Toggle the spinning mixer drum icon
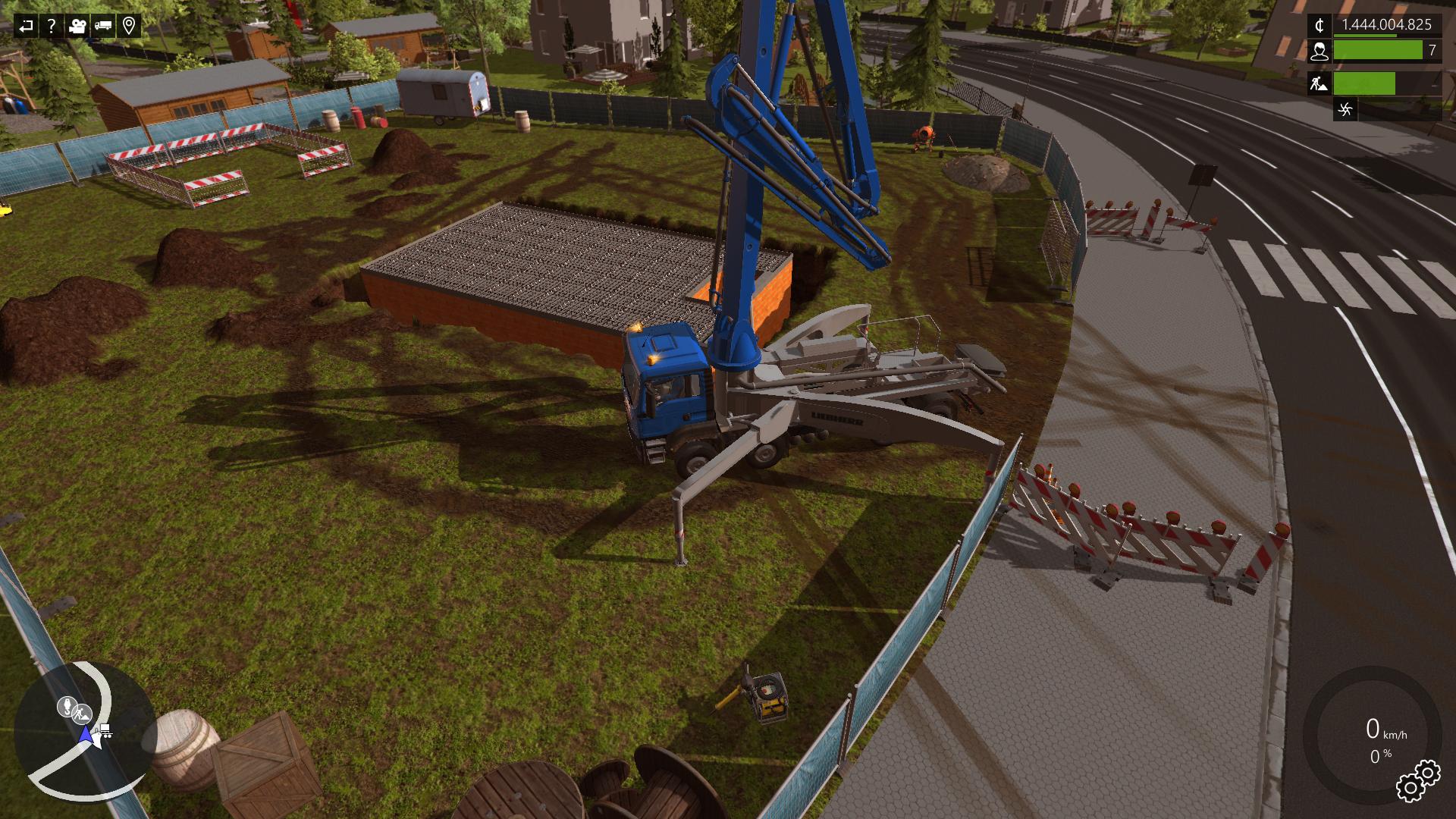The height and width of the screenshot is (819, 1456). [1345, 109]
